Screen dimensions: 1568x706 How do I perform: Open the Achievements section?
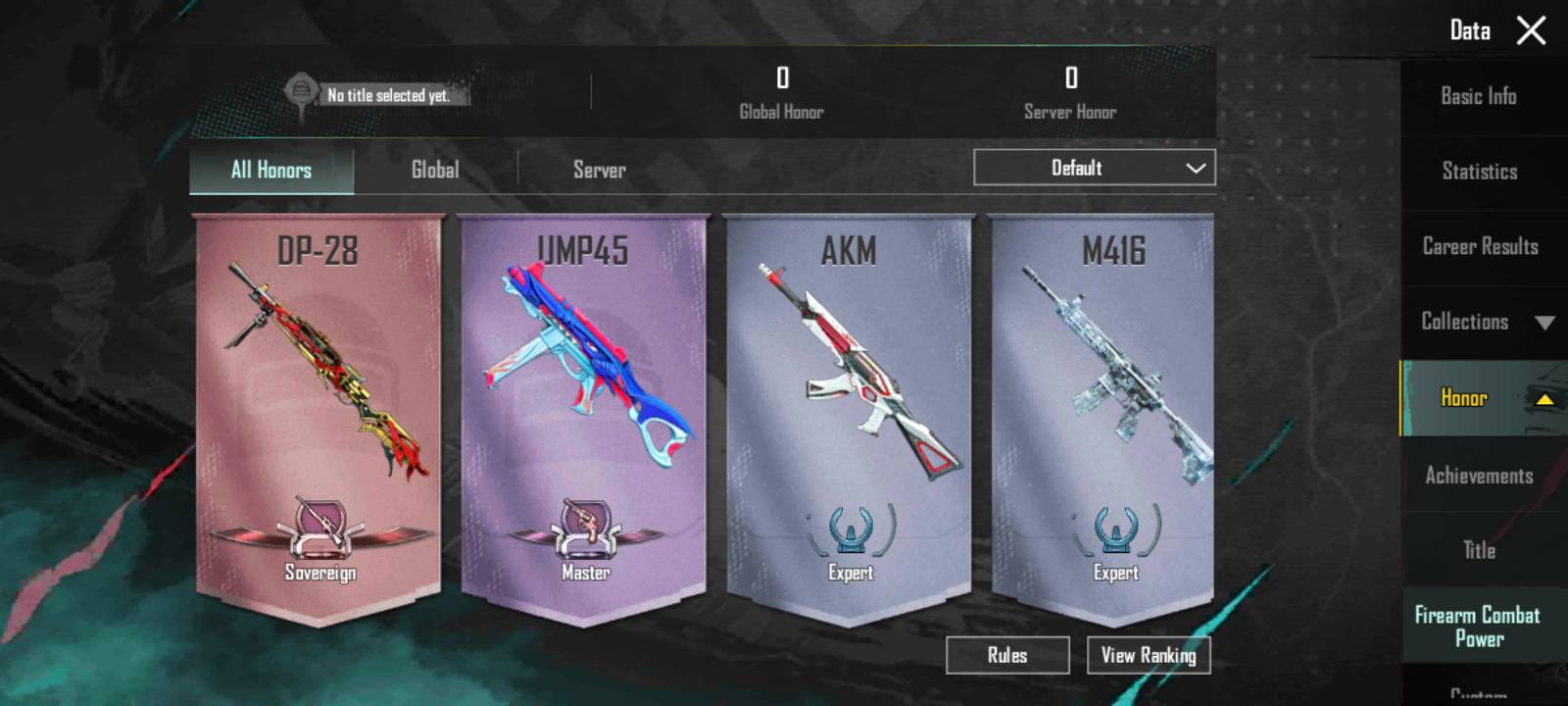click(1479, 476)
